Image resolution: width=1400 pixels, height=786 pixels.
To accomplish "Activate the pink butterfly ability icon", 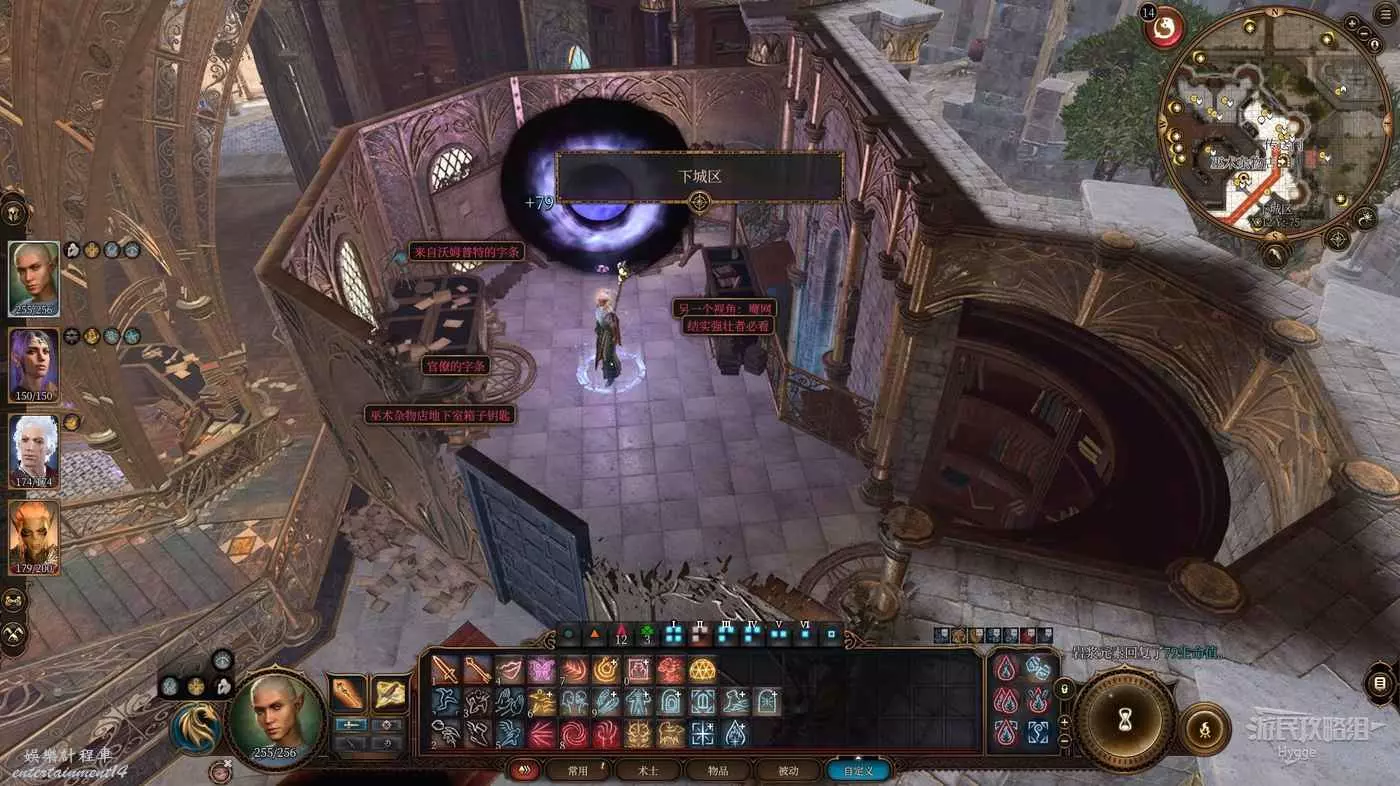I will point(541,670).
